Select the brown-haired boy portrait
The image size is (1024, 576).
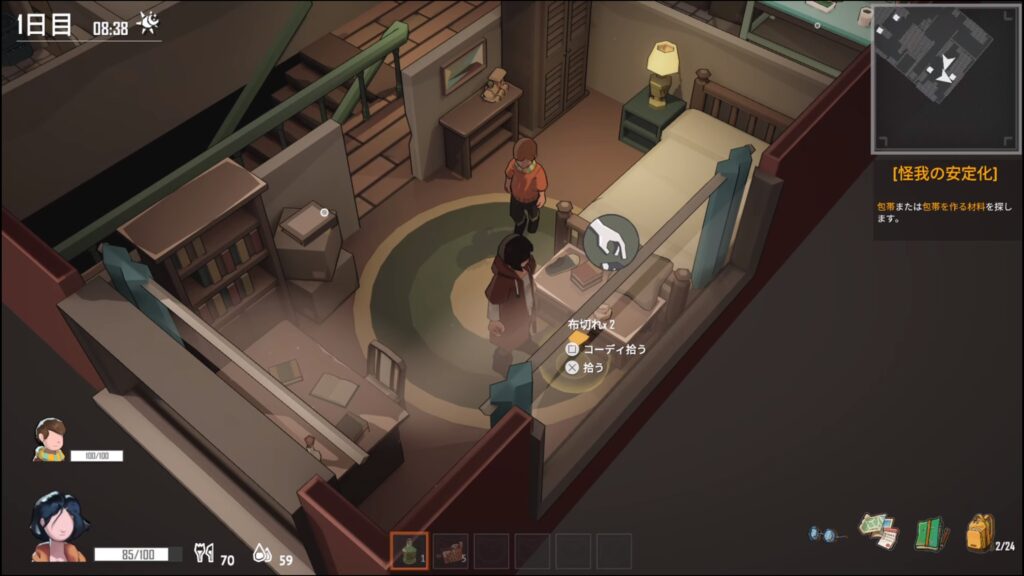tap(50, 440)
